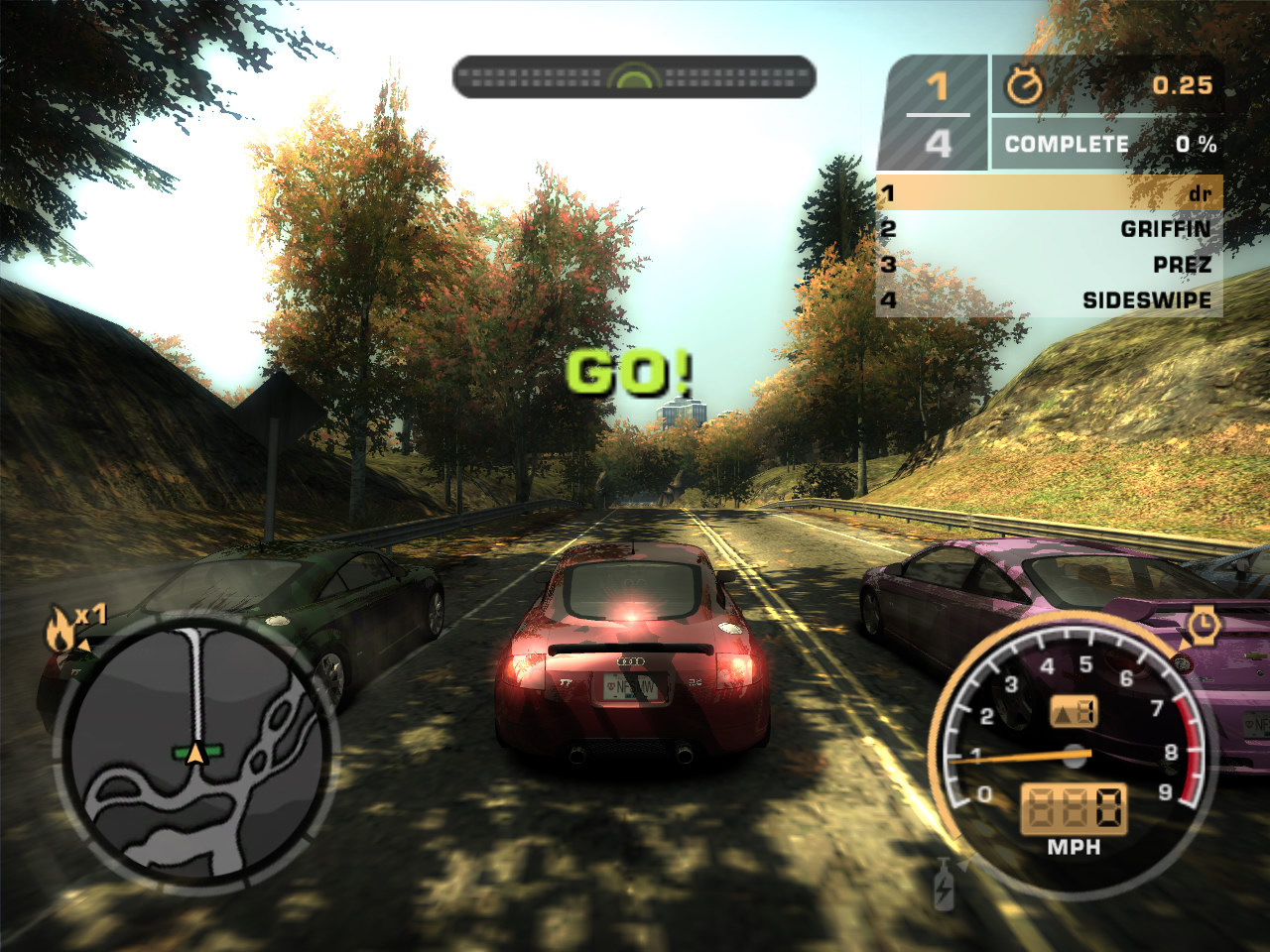Choose SIDESWIPE in the leaderboard list

(1049, 299)
